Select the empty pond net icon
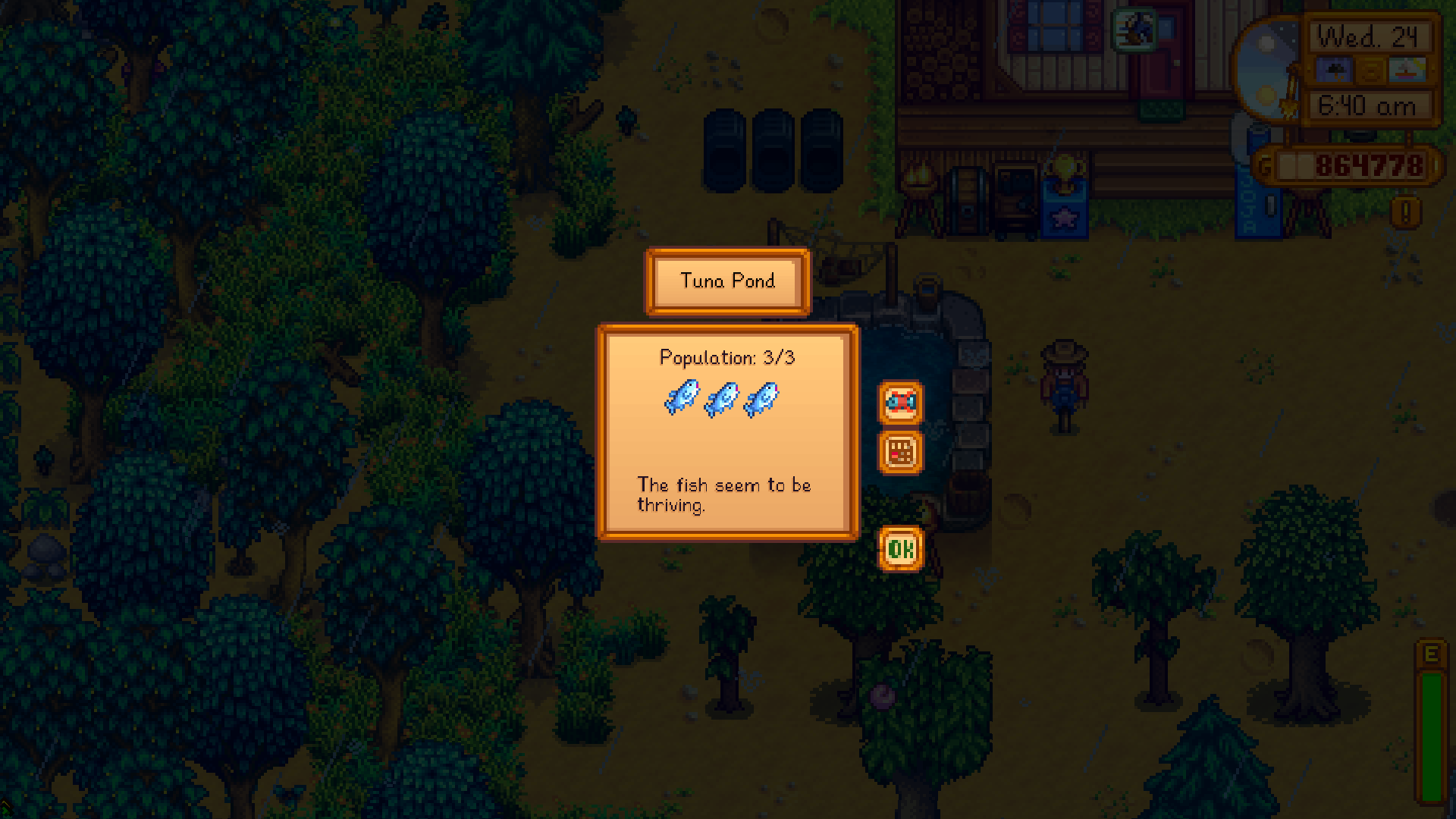 pos(899,403)
